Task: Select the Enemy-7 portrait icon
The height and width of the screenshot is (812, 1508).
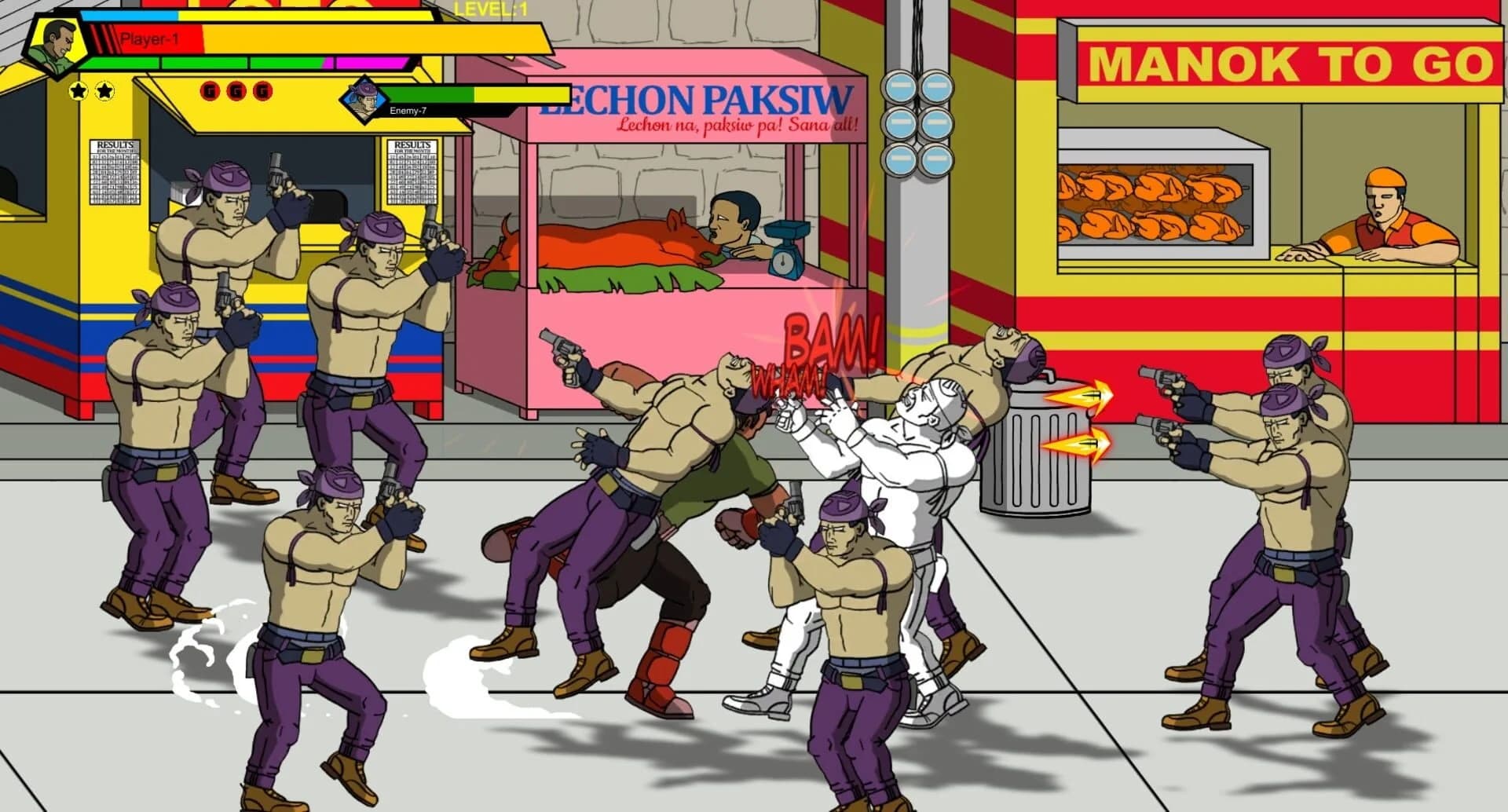Action: click(x=364, y=101)
